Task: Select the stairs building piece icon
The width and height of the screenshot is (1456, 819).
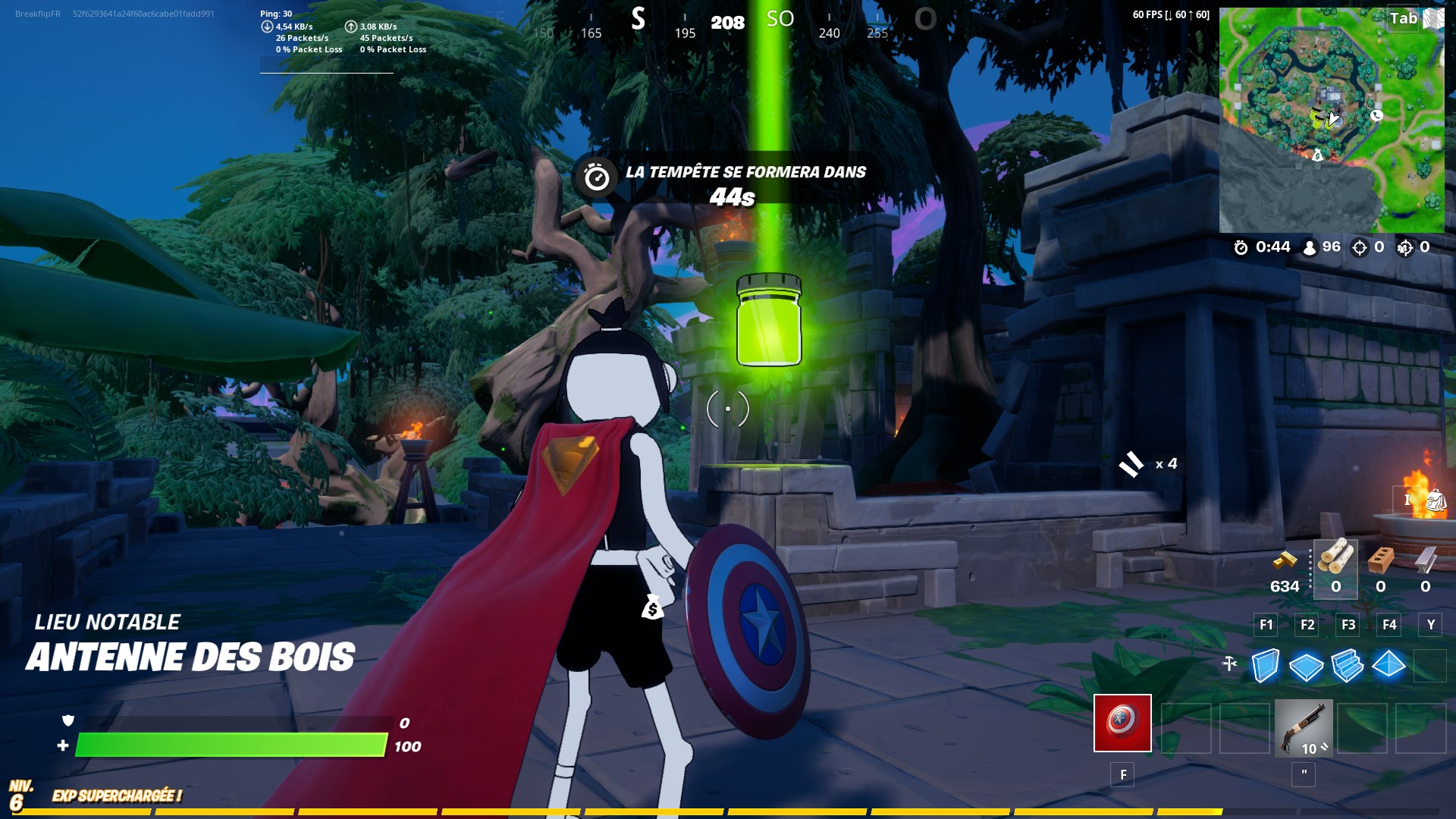Action: coord(1346,666)
